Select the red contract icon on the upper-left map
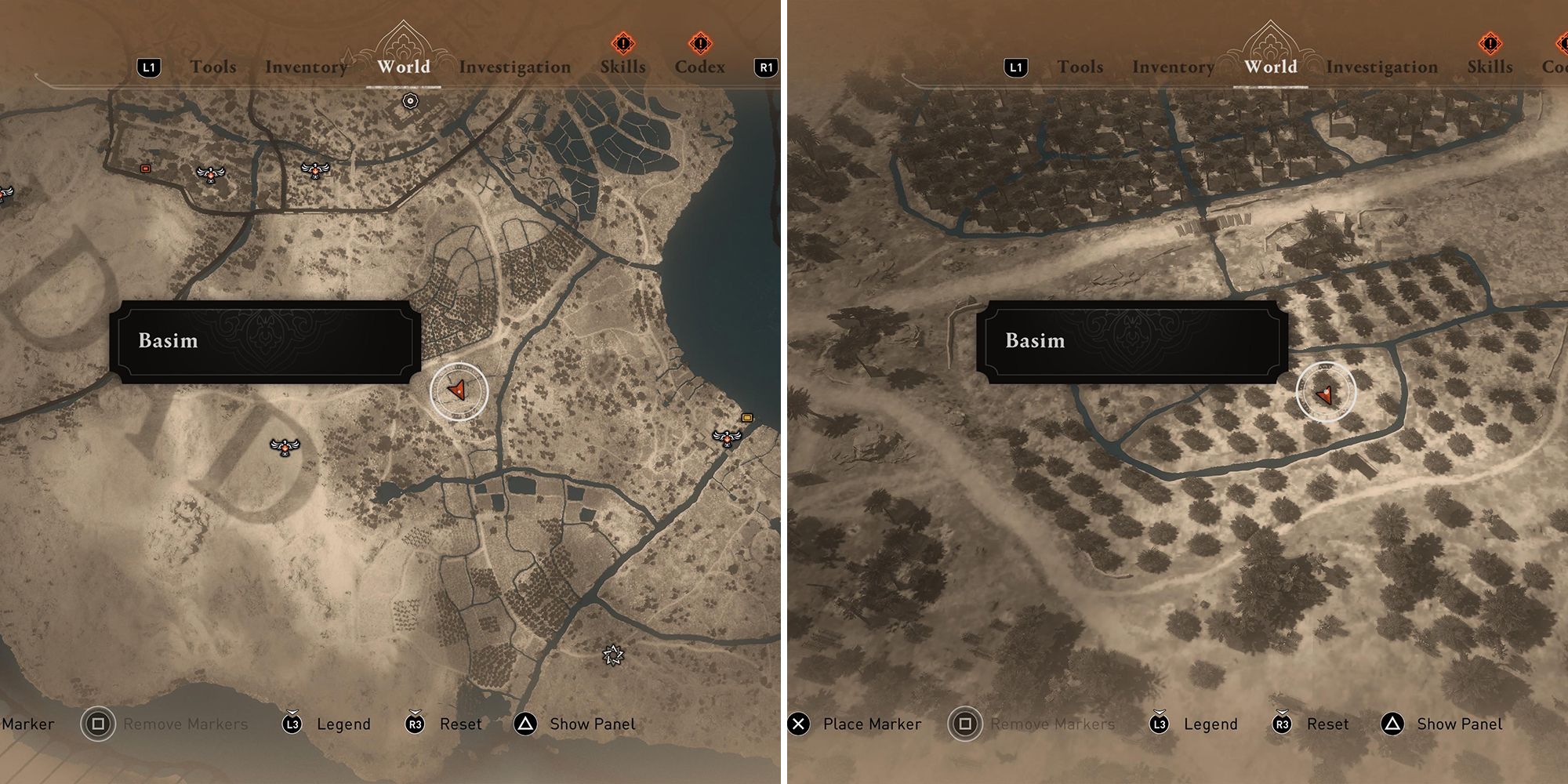 [x=144, y=167]
